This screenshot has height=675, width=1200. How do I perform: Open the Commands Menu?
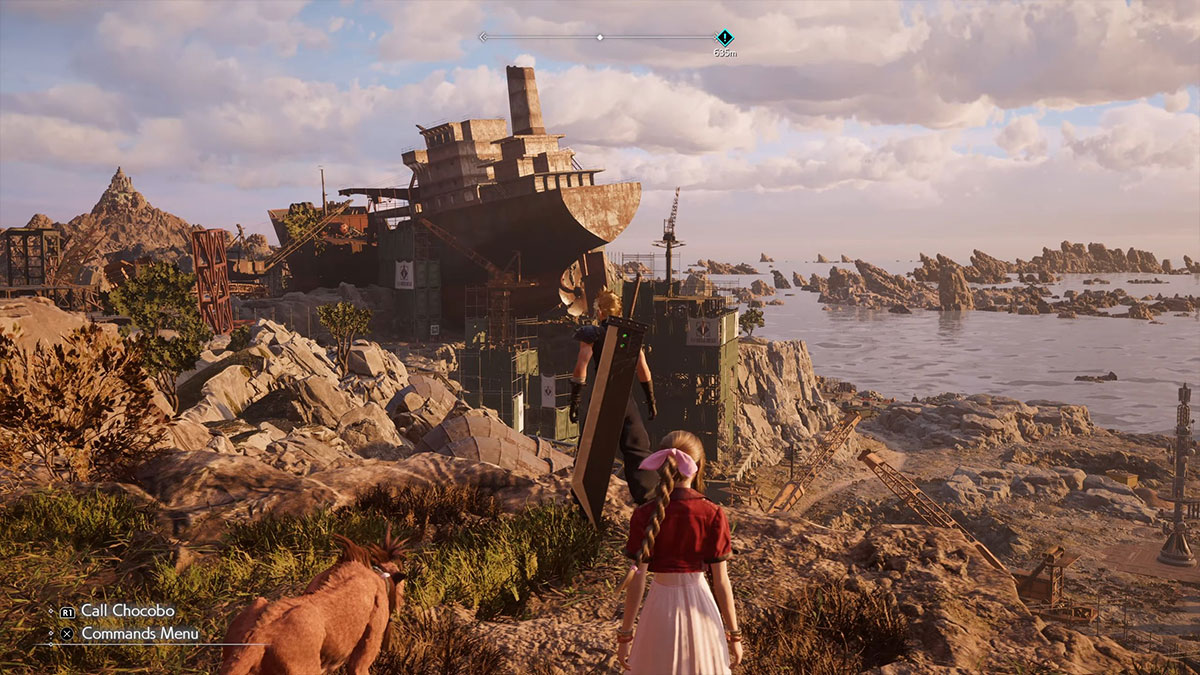(x=139, y=633)
